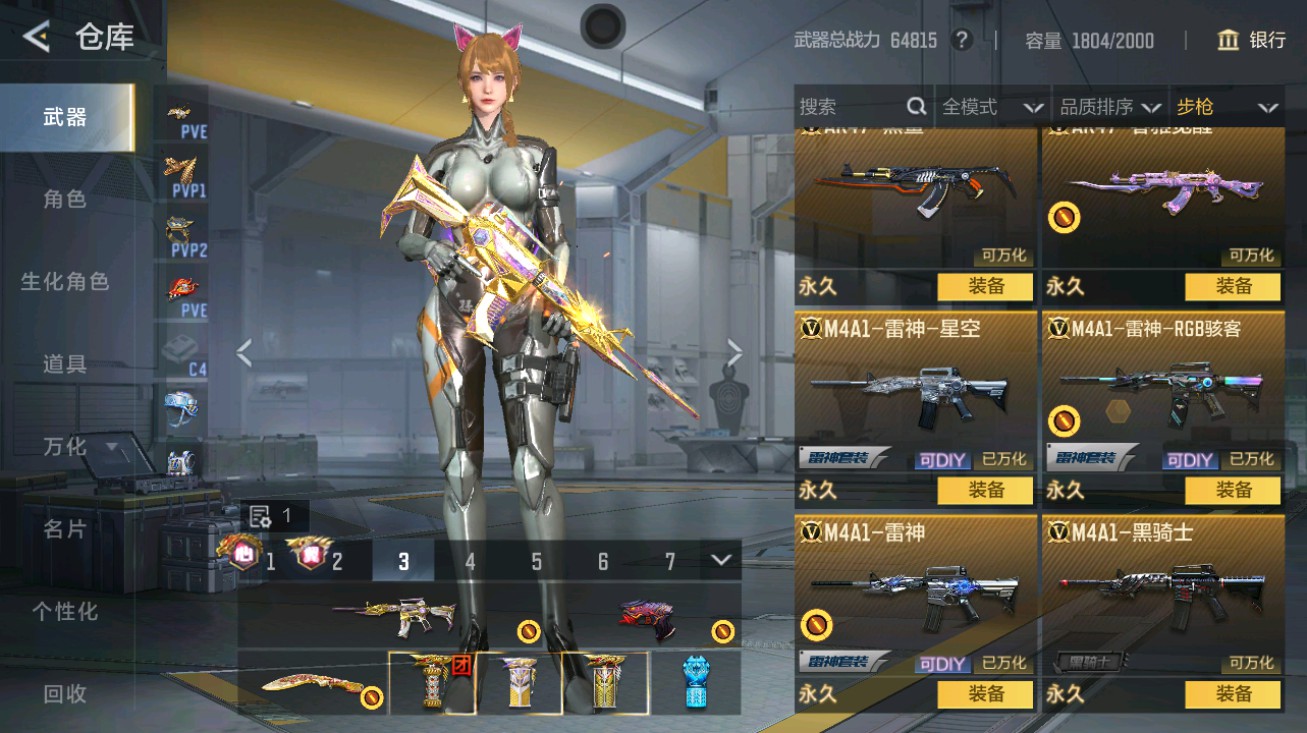Viewport: 1307px width, 733px height.
Task: Select the golden knife melee slot
Action: [310, 685]
